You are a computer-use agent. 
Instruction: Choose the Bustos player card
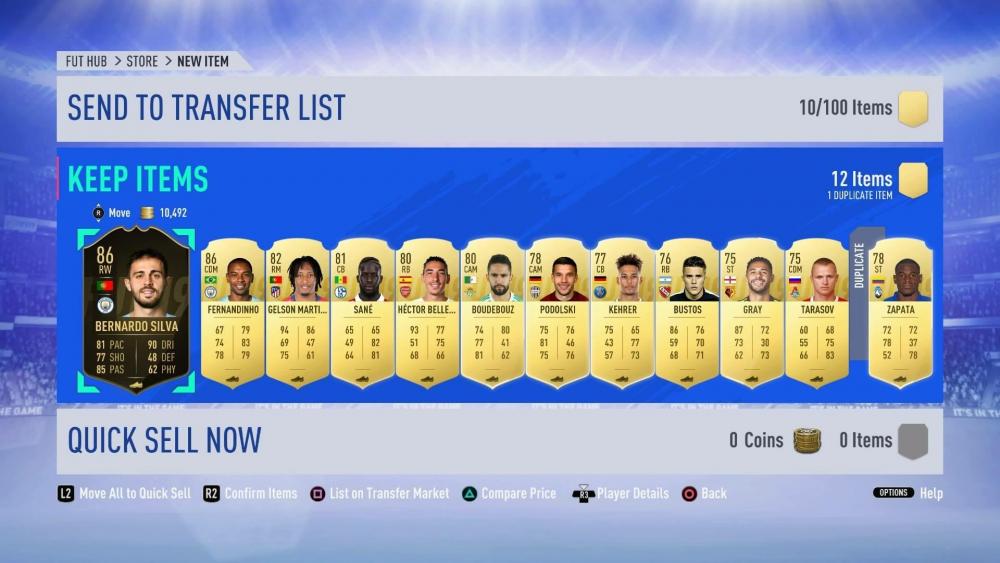[x=687, y=312]
